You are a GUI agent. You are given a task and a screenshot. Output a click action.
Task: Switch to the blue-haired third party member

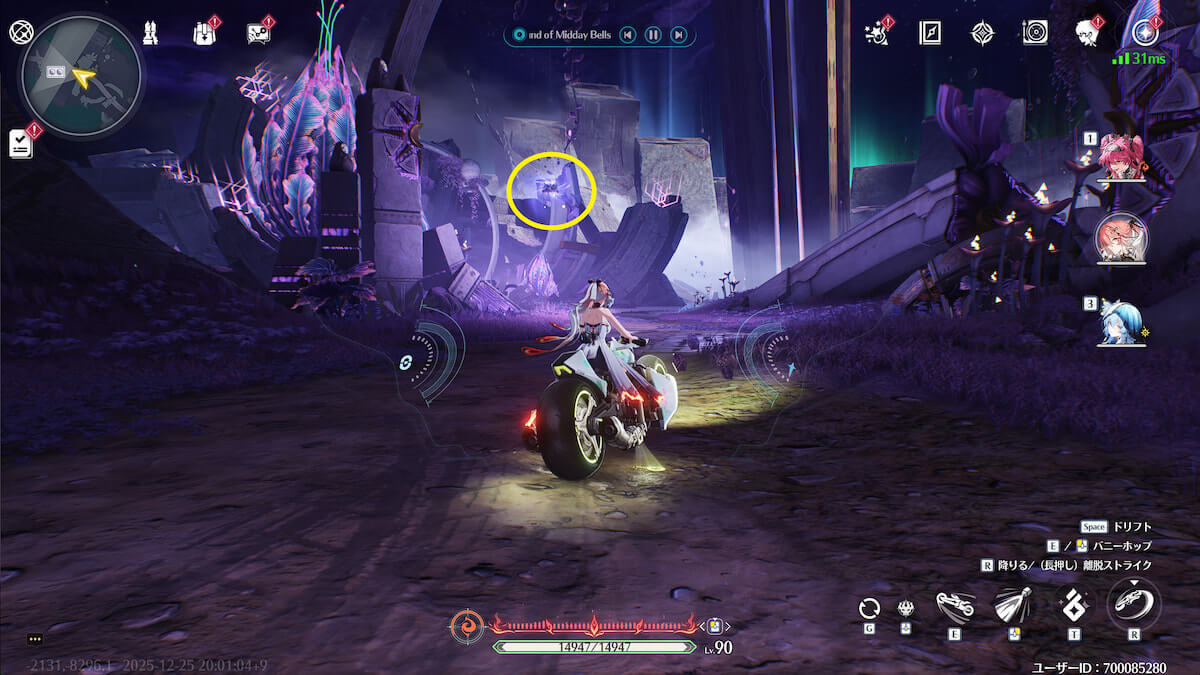tap(1122, 322)
